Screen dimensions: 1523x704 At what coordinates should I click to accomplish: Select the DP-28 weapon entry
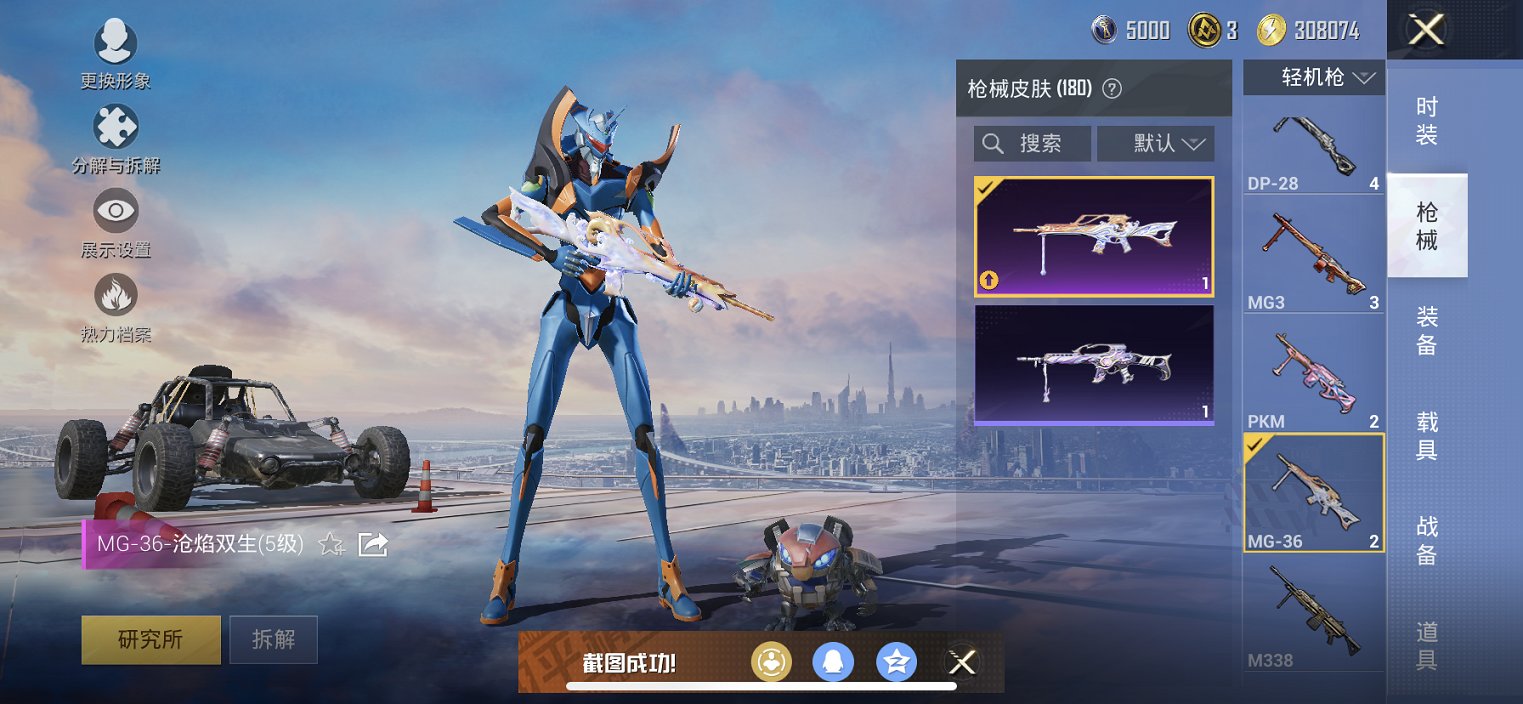[x=1313, y=150]
